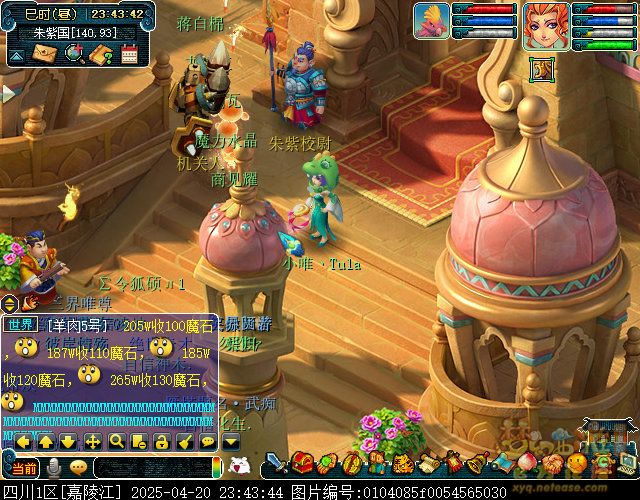
Task: Select the pet portrait with pink bird
Action: click(433, 21)
